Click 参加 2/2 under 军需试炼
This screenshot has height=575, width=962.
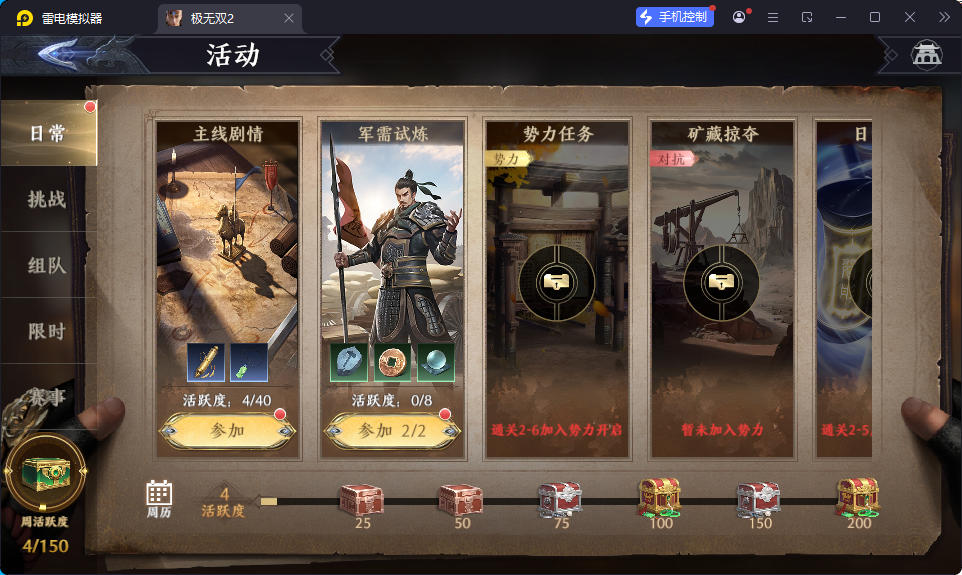[392, 431]
